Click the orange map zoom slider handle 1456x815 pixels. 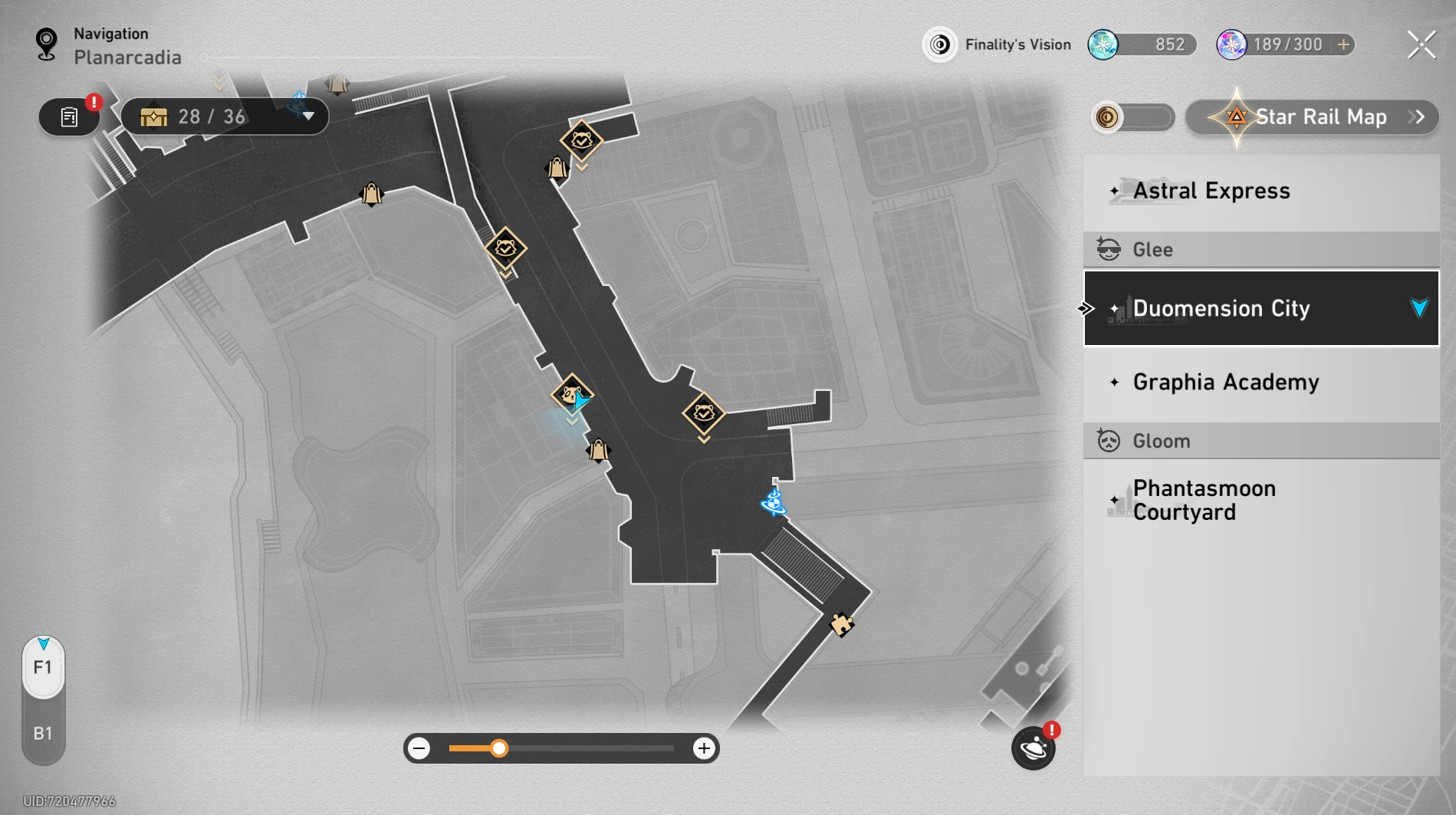499,748
